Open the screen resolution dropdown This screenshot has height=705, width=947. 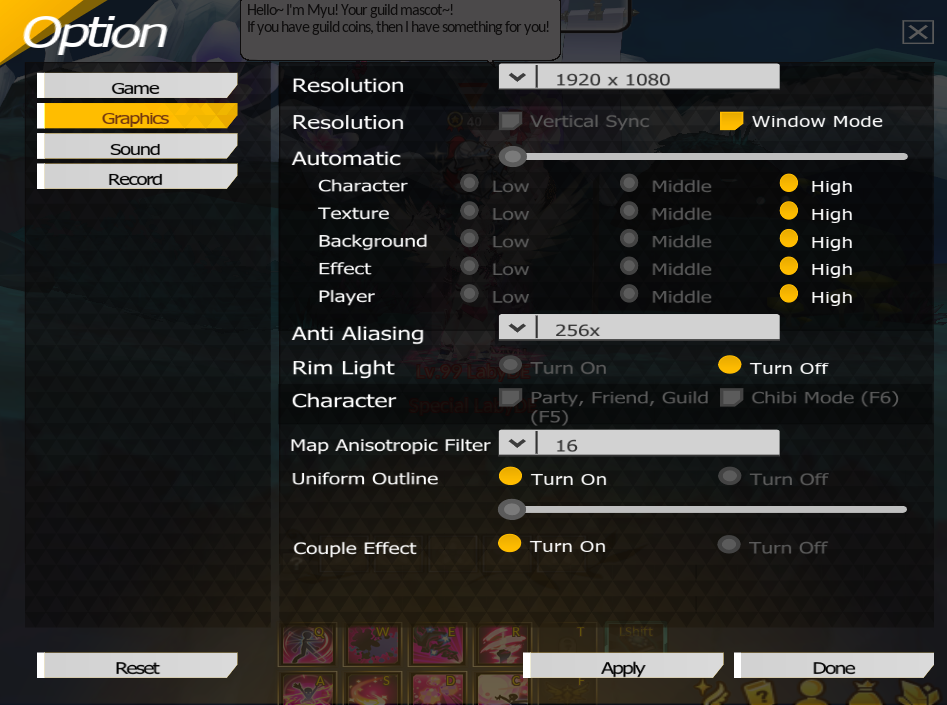coord(517,78)
